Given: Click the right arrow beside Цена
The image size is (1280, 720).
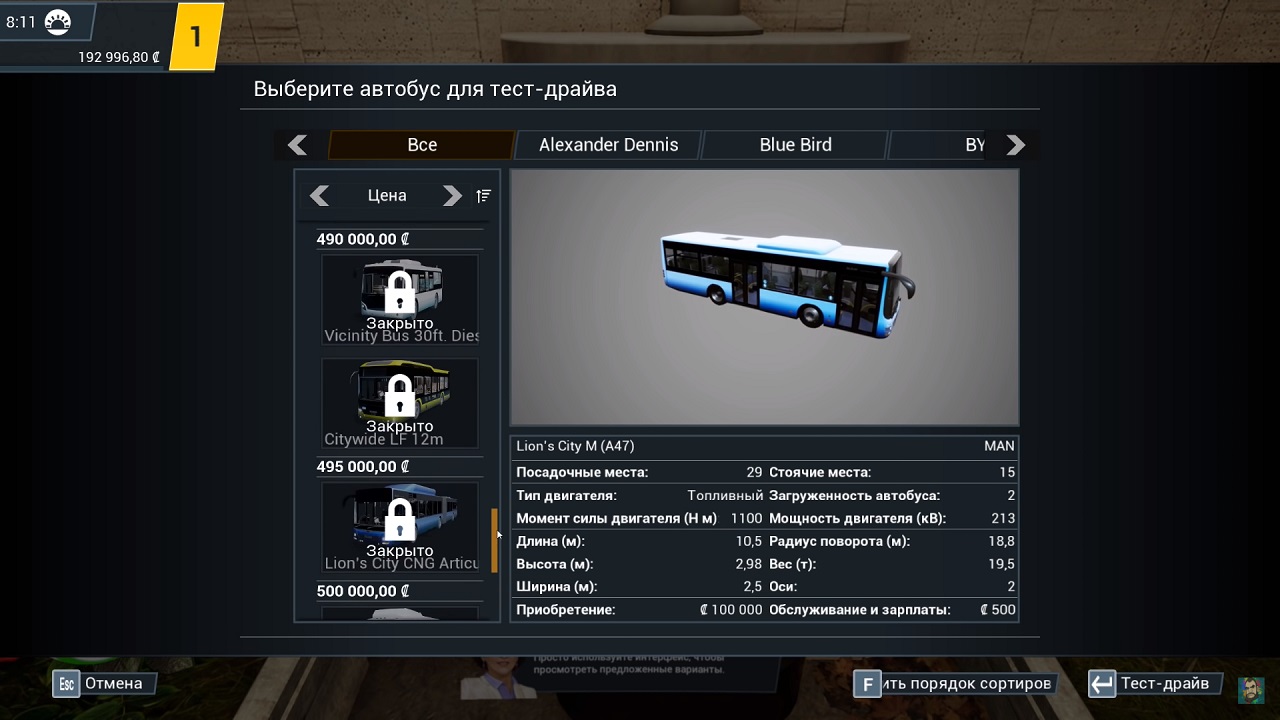Looking at the screenshot, I should (x=452, y=195).
